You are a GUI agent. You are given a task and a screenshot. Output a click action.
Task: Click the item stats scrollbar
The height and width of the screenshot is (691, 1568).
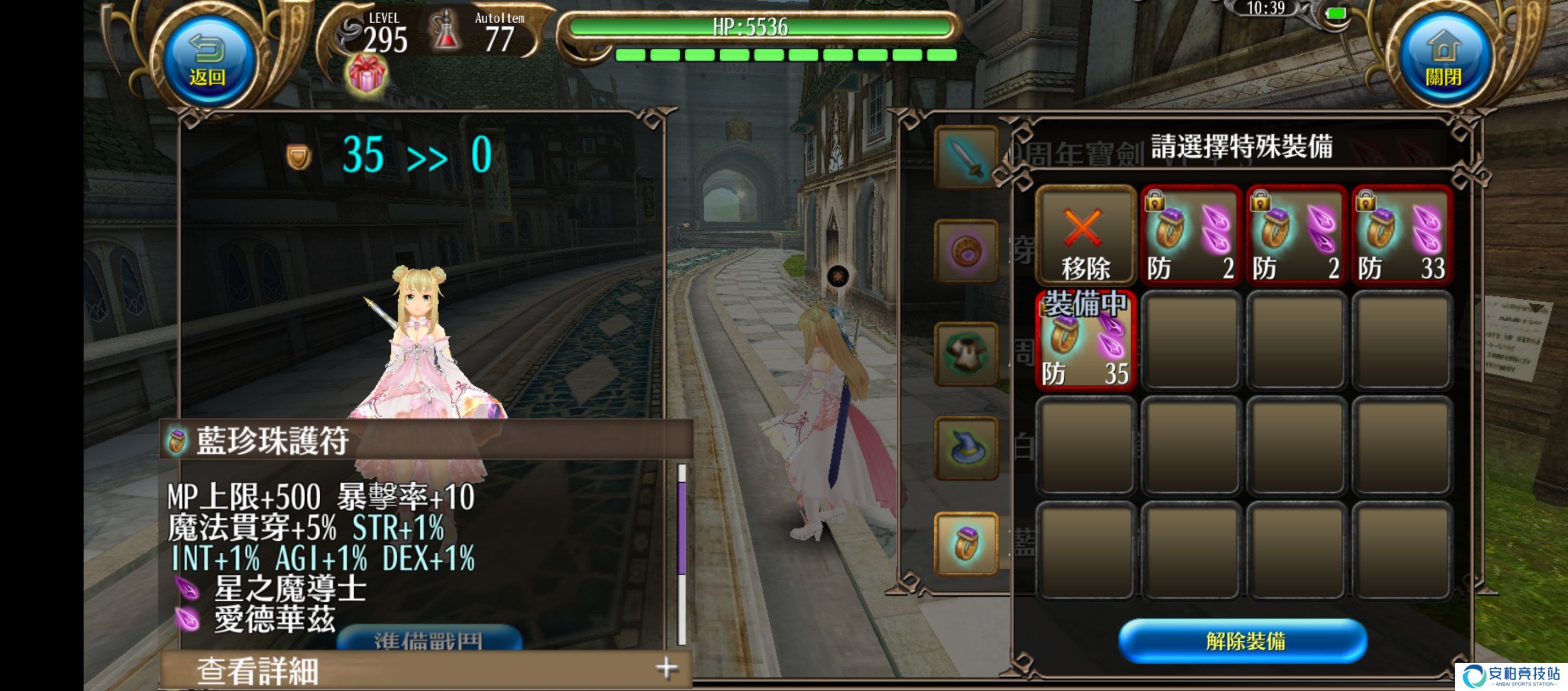[682, 552]
